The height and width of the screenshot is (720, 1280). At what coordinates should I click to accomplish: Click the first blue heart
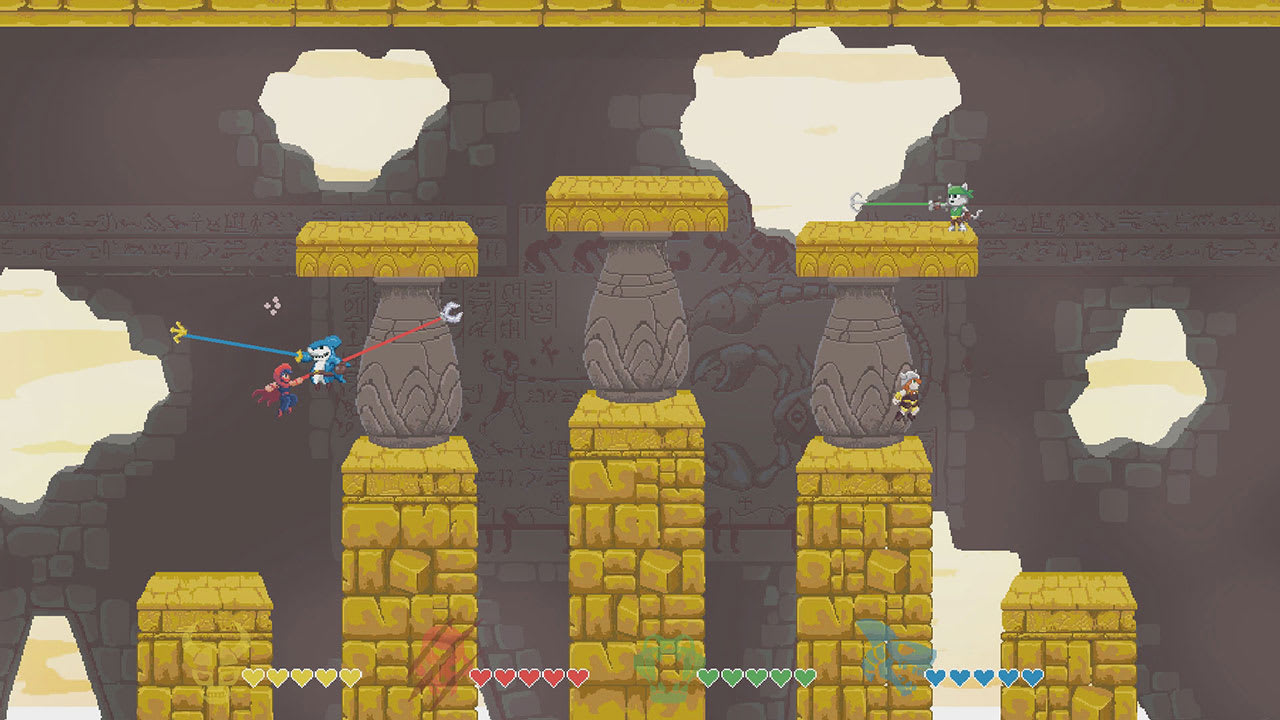click(936, 676)
